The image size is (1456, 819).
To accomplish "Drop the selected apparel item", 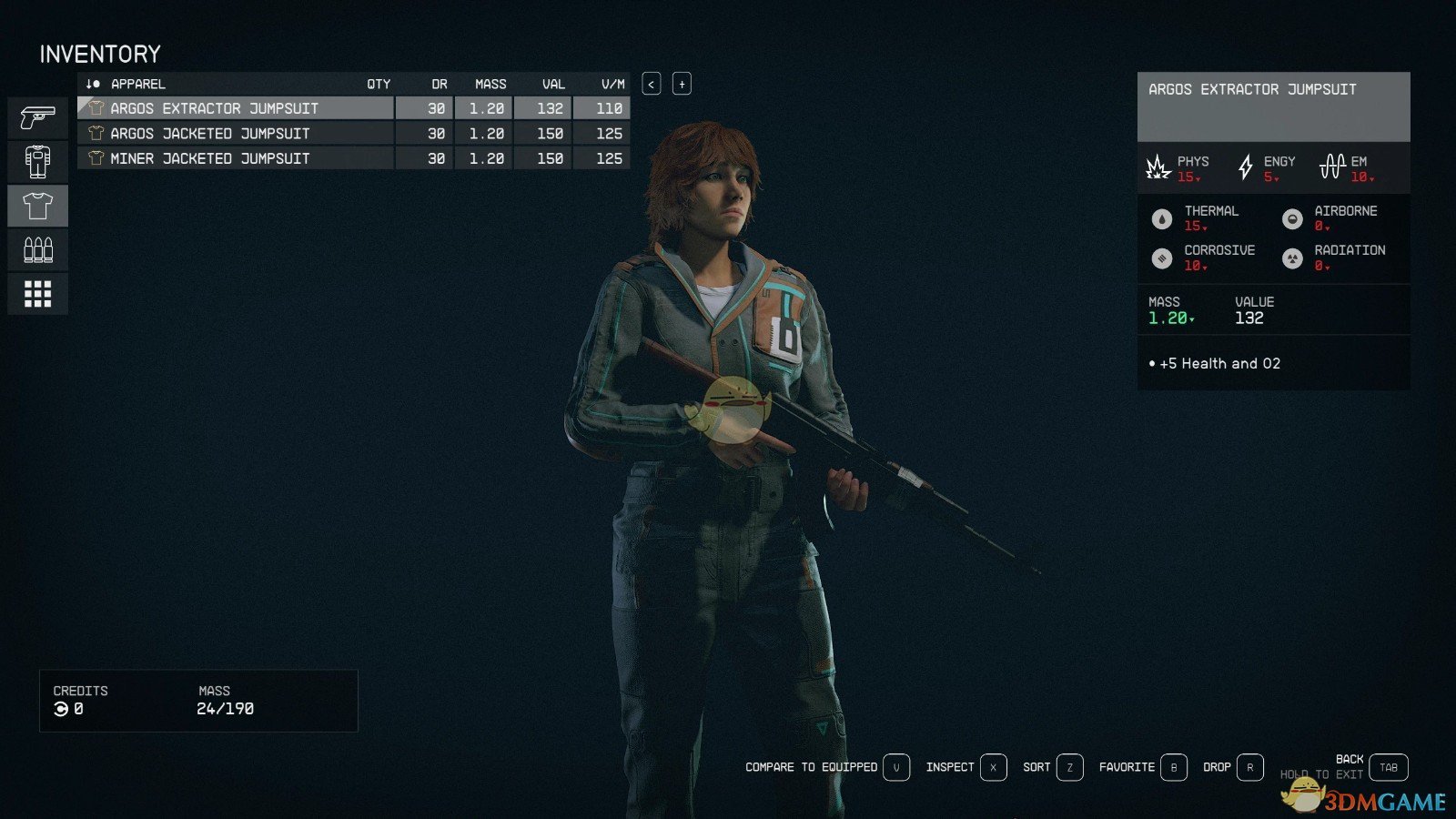I will [x=1249, y=767].
